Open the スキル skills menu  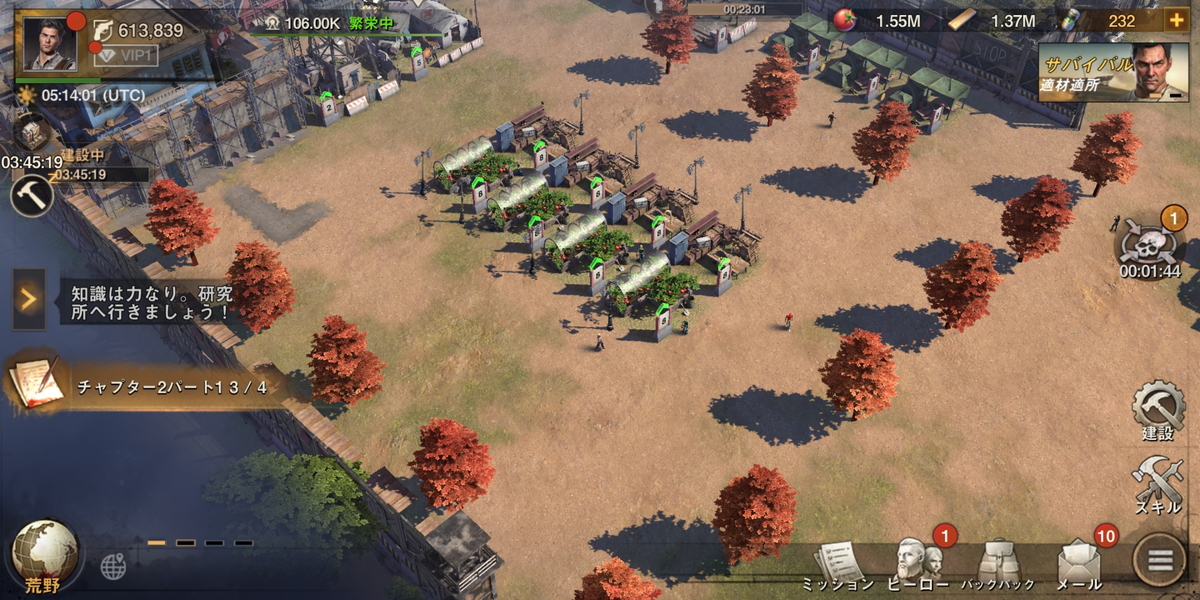click(x=1157, y=485)
